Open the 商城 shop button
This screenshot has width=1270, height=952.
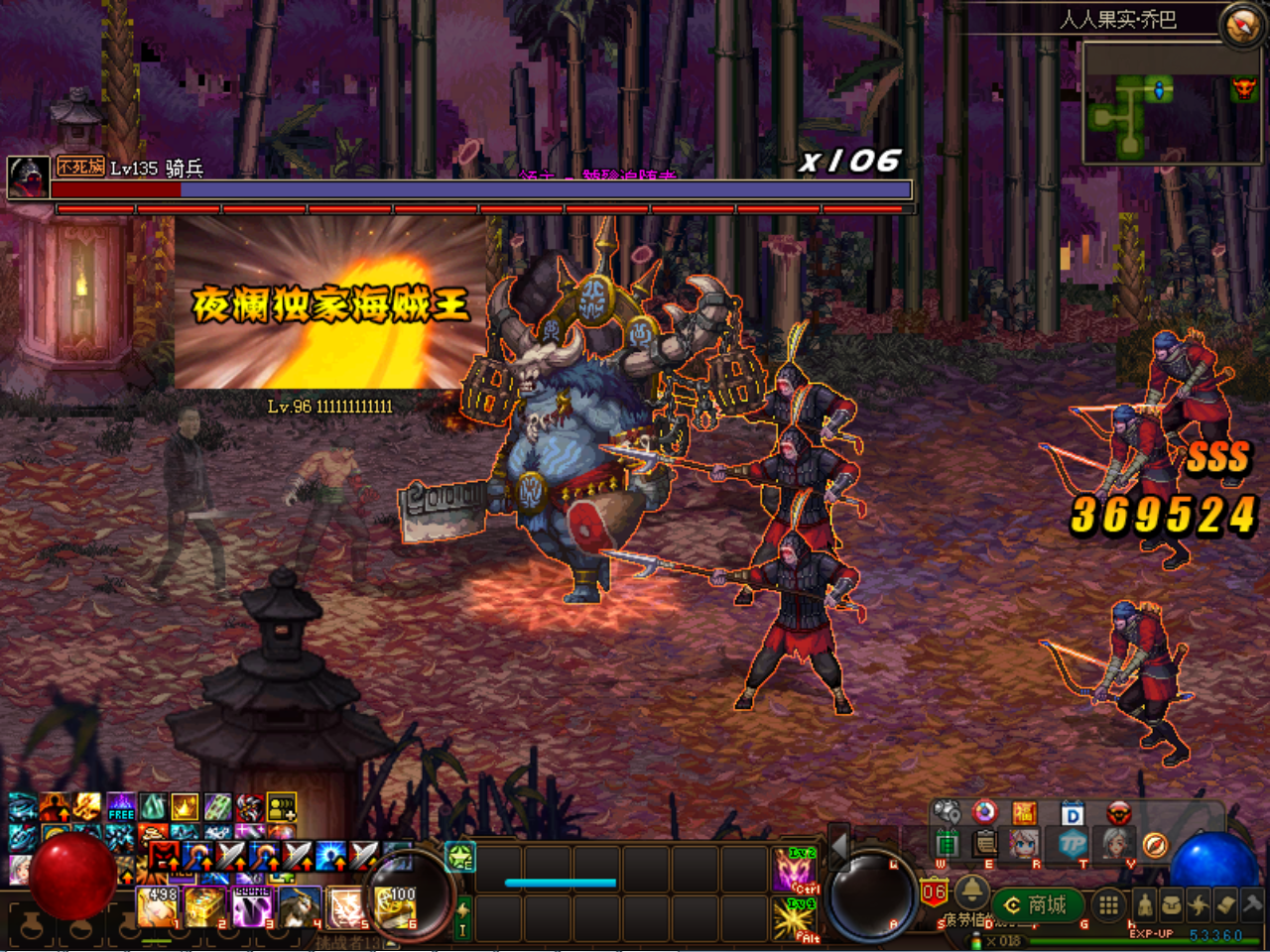click(x=1040, y=905)
